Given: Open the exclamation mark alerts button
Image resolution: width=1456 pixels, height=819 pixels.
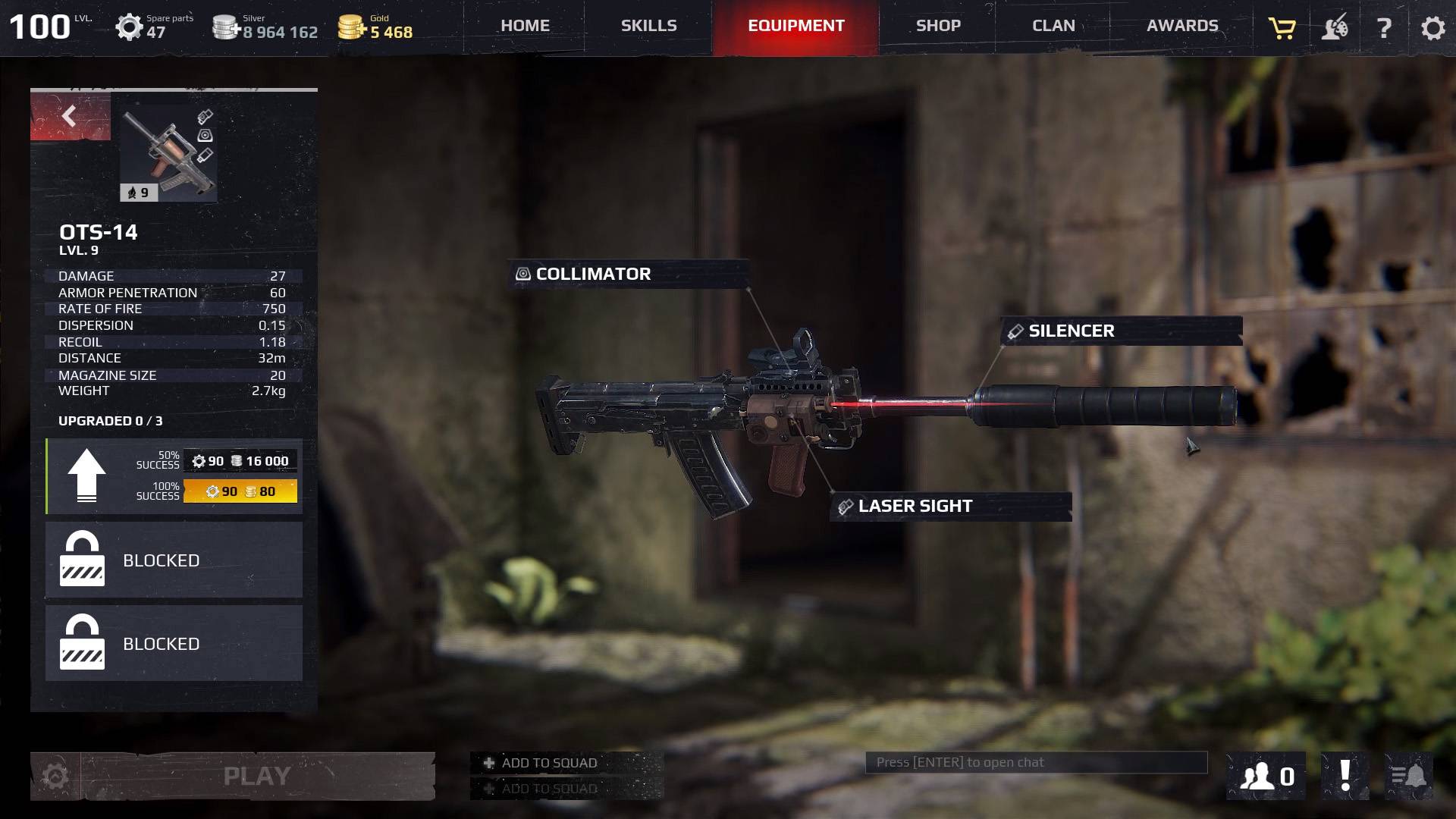Looking at the screenshot, I should pos(1345,777).
